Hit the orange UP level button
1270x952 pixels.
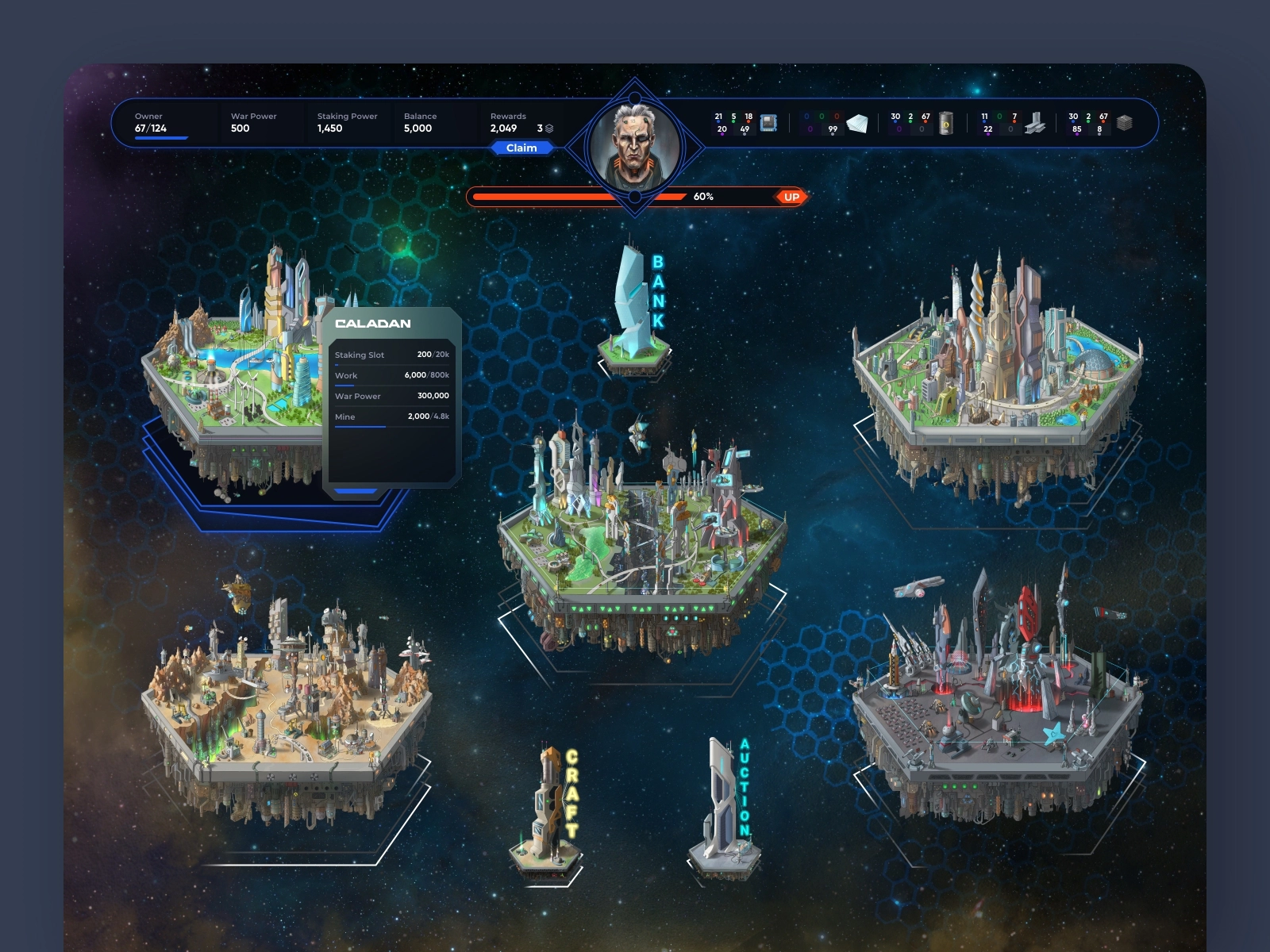(x=791, y=197)
